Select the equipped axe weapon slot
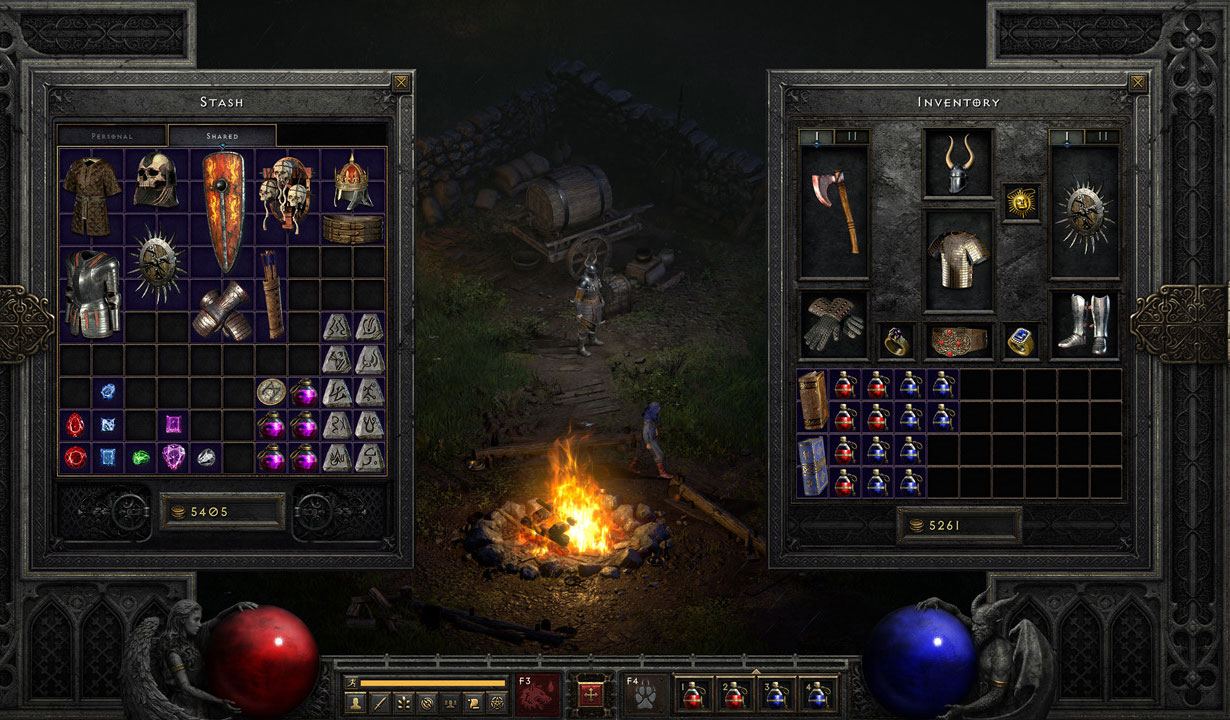The image size is (1230, 720). tap(834, 212)
